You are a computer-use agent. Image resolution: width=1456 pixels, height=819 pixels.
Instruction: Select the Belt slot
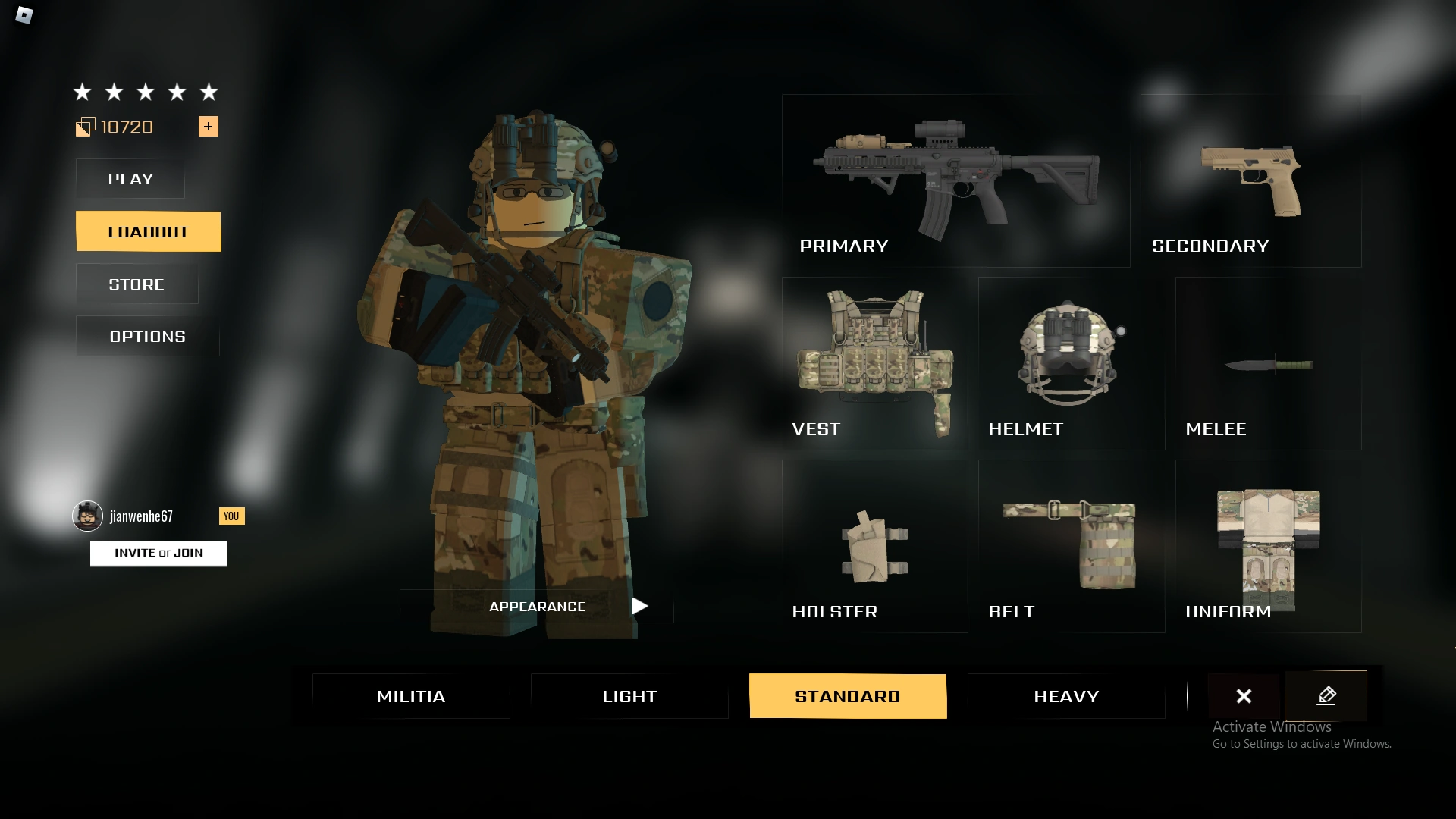(1073, 546)
